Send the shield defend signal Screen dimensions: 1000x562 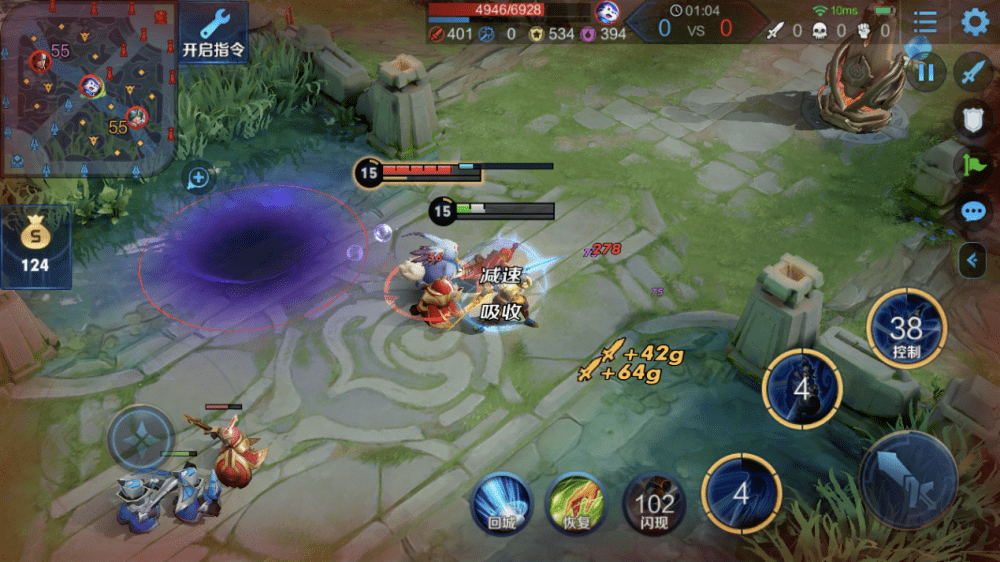973,118
